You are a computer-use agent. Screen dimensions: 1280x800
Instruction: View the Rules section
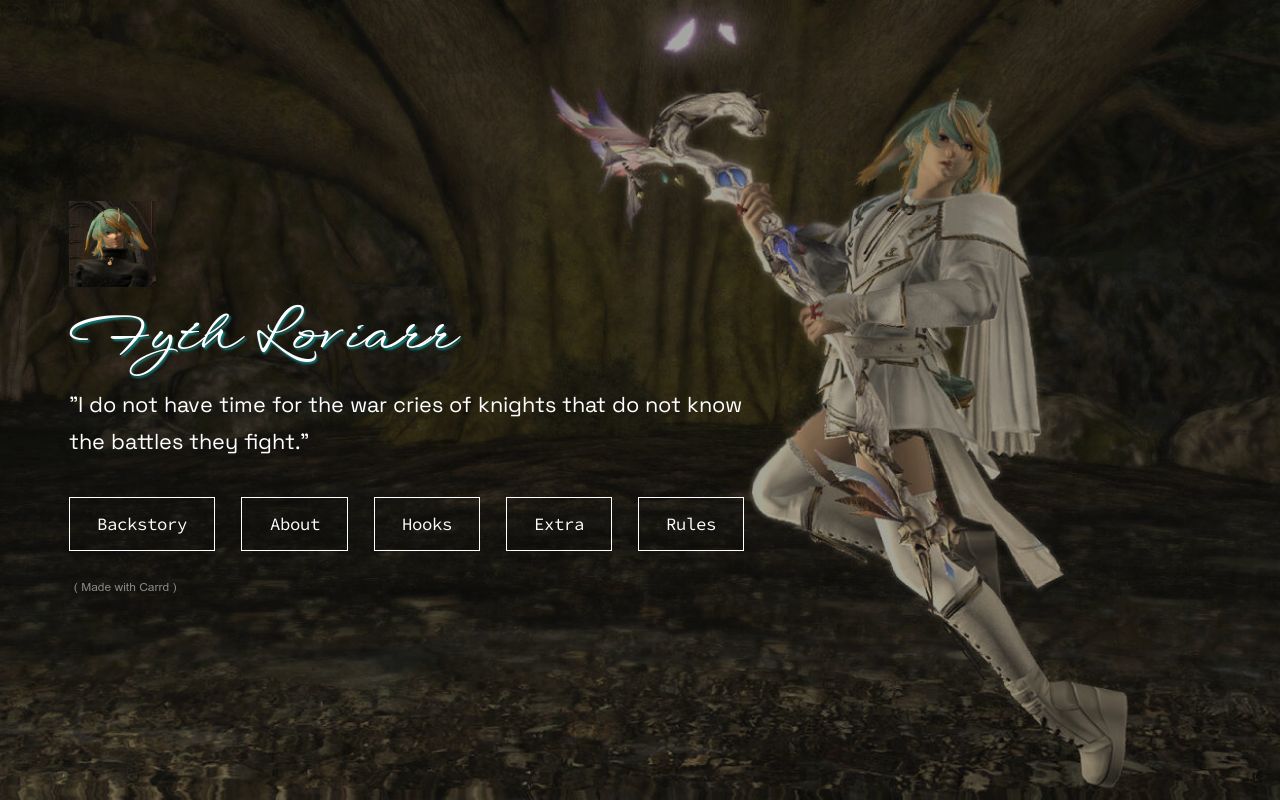click(691, 524)
